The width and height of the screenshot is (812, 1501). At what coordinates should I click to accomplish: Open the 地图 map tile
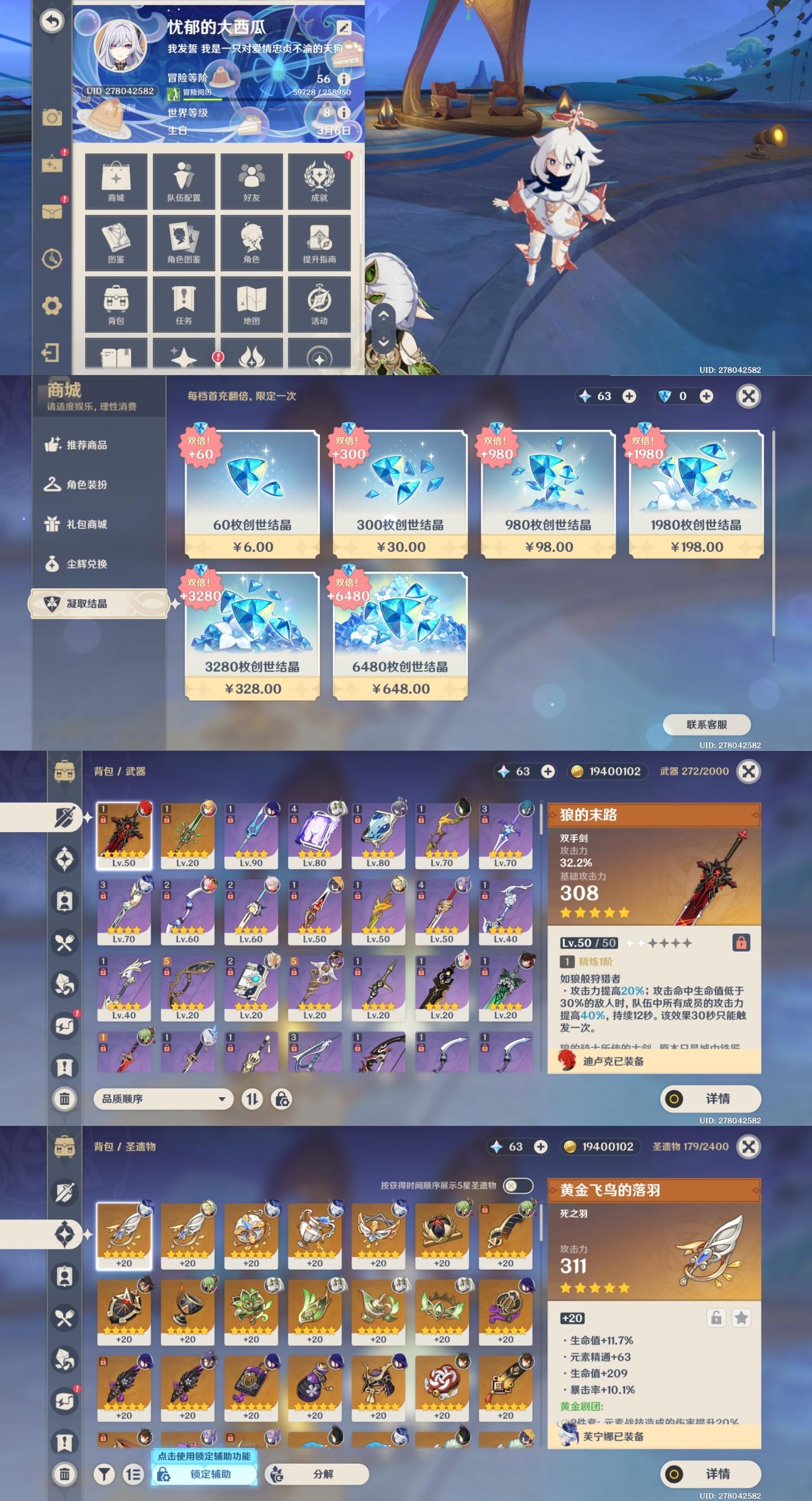pyautogui.click(x=251, y=304)
